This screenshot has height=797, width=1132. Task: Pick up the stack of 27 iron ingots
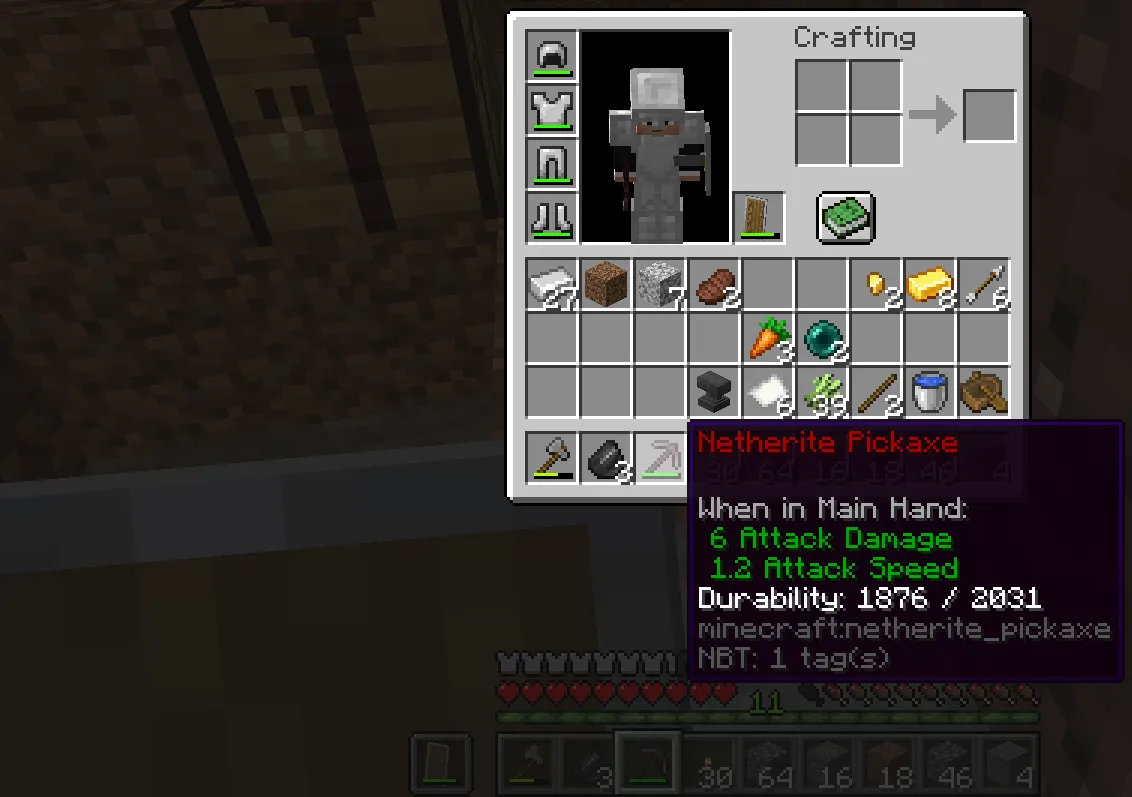click(552, 285)
